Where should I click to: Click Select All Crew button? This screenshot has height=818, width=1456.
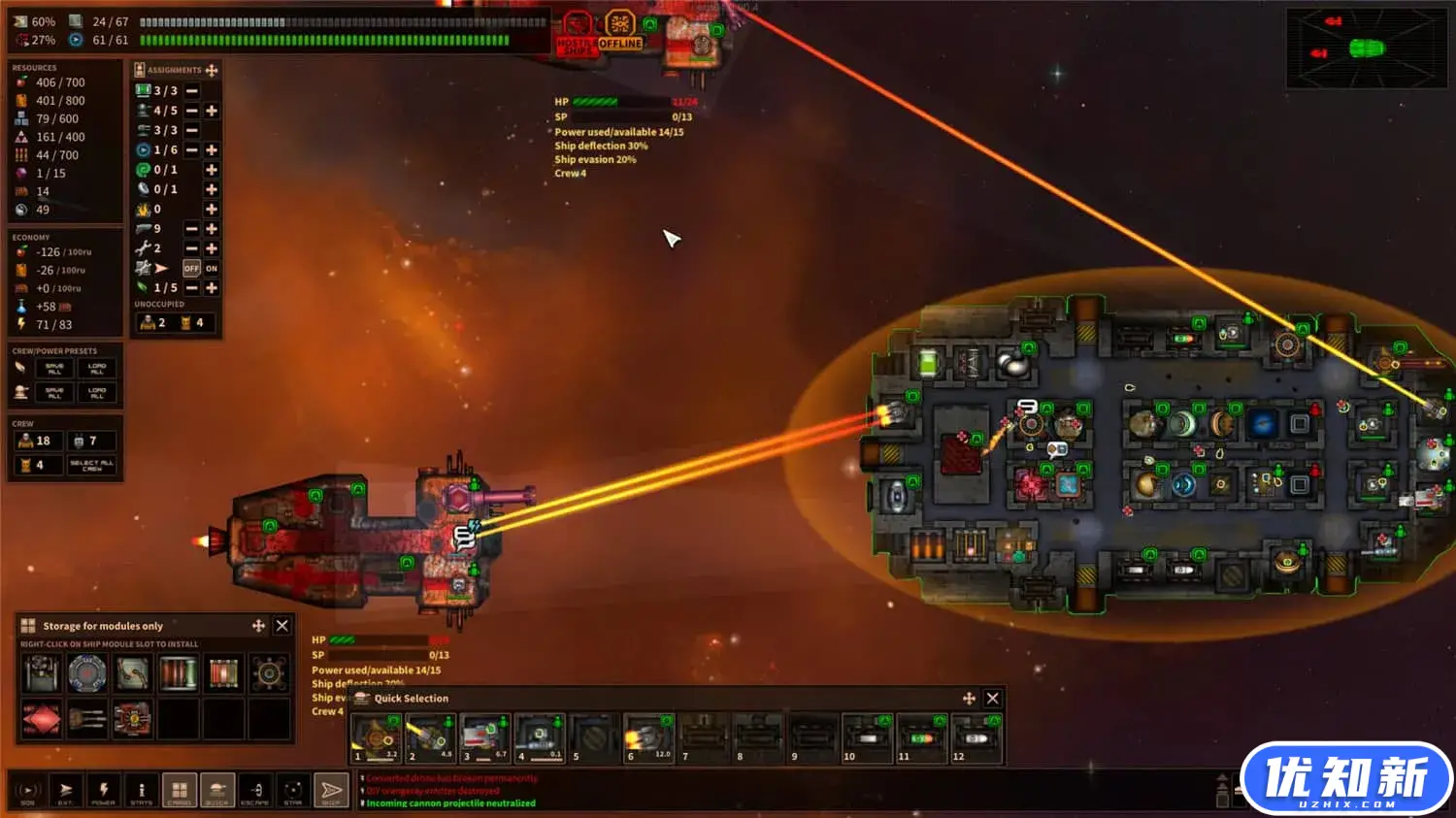92,465
